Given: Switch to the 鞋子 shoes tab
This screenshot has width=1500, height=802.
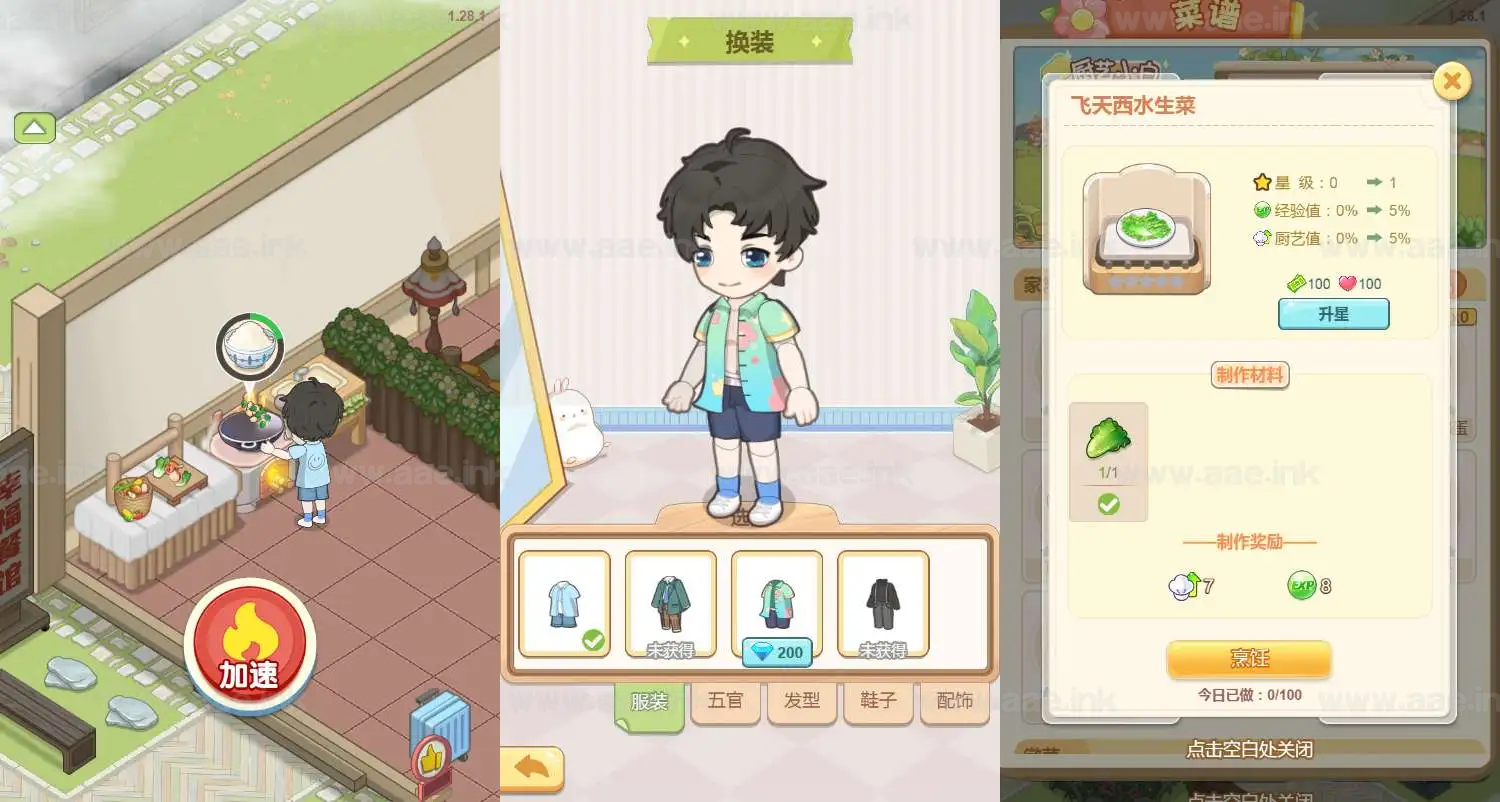Looking at the screenshot, I should pos(877,701).
